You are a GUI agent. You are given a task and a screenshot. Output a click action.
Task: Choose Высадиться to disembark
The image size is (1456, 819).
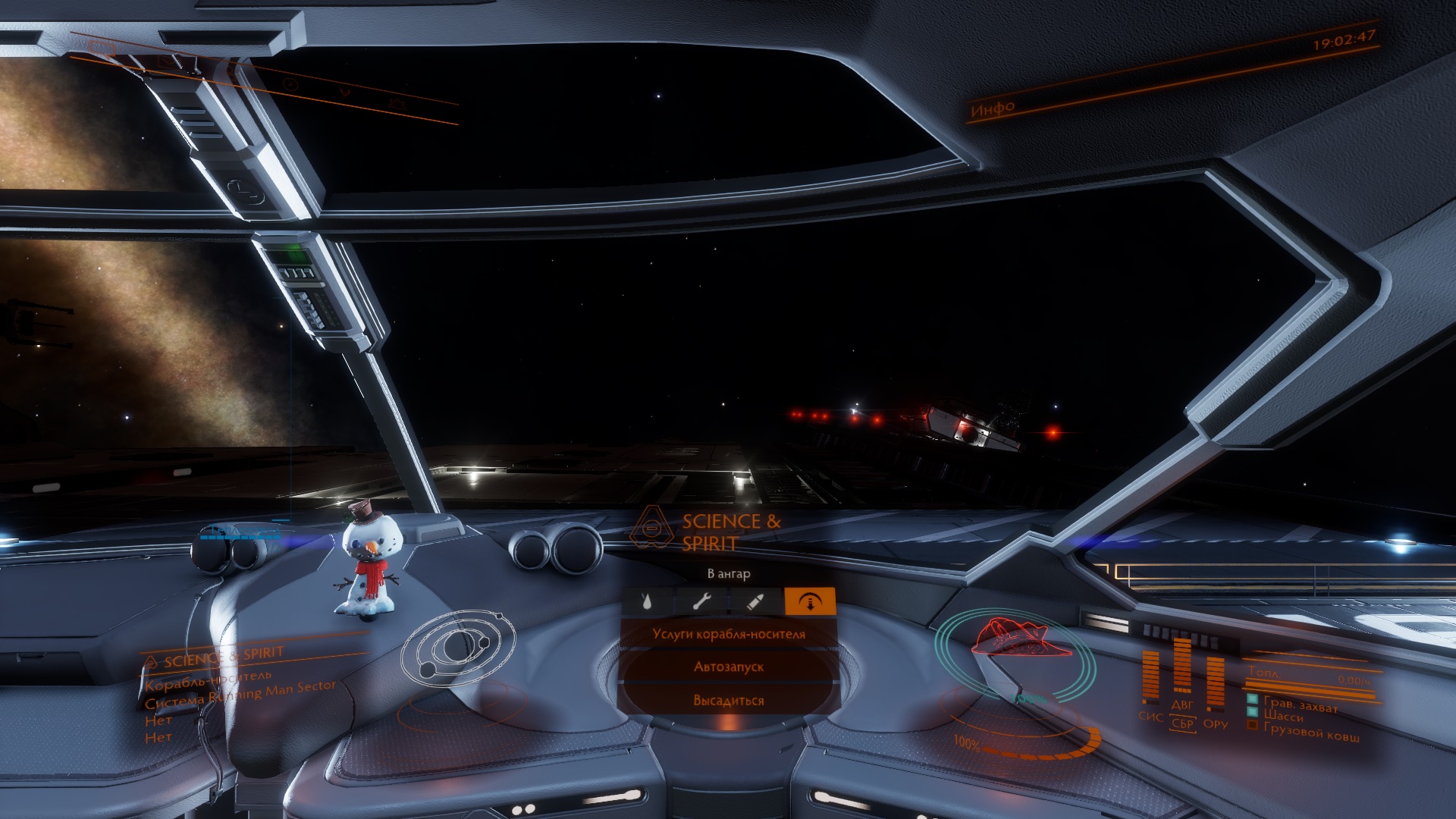point(729,701)
